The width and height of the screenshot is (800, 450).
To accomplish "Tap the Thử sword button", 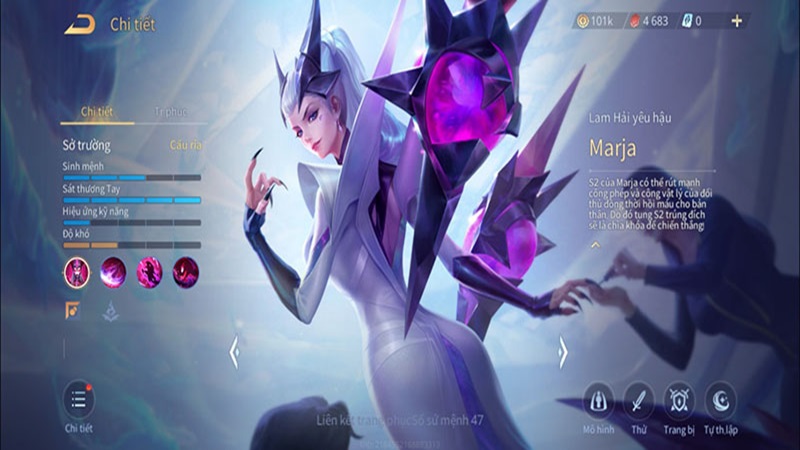I will (x=638, y=400).
